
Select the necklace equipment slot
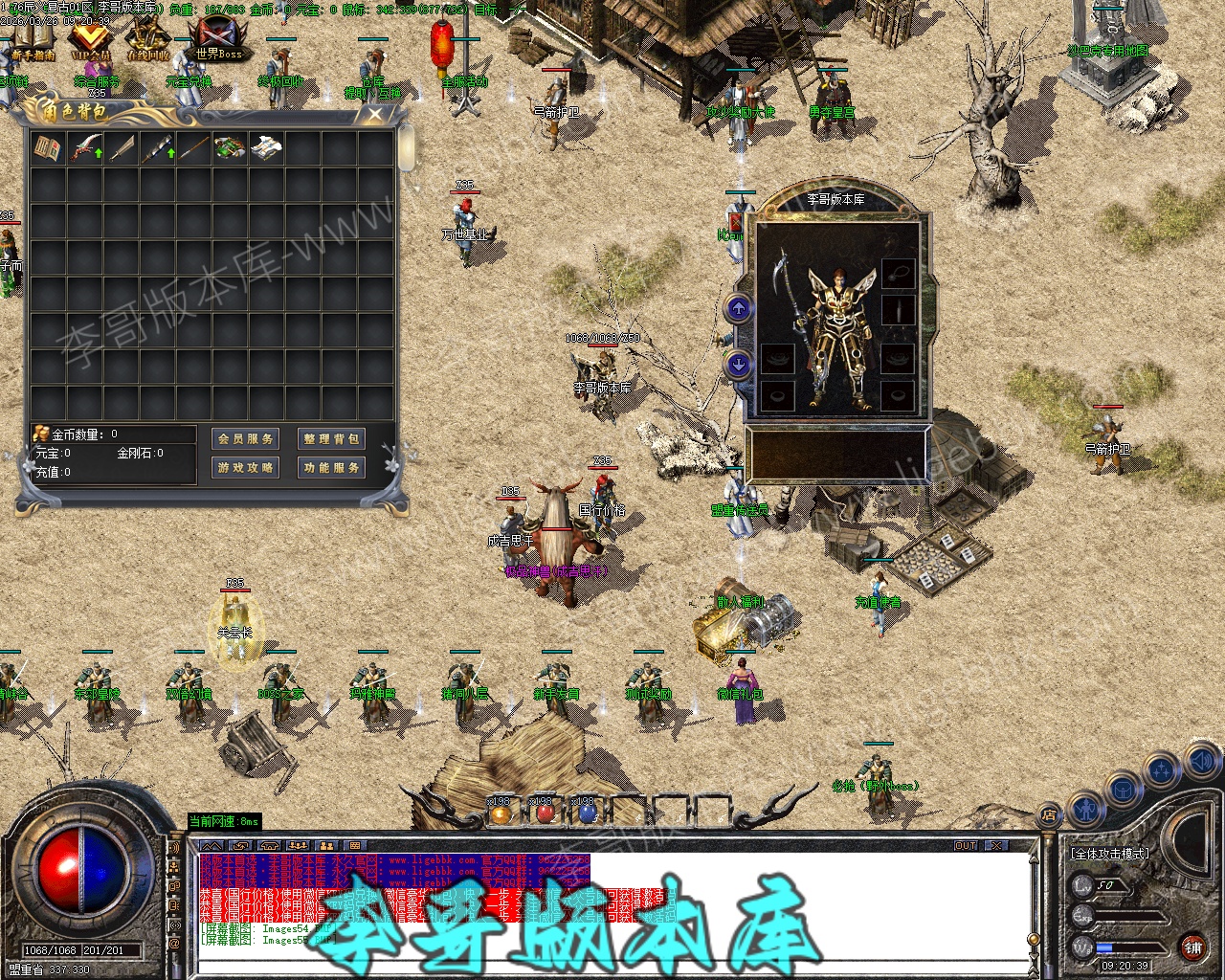[x=898, y=274]
